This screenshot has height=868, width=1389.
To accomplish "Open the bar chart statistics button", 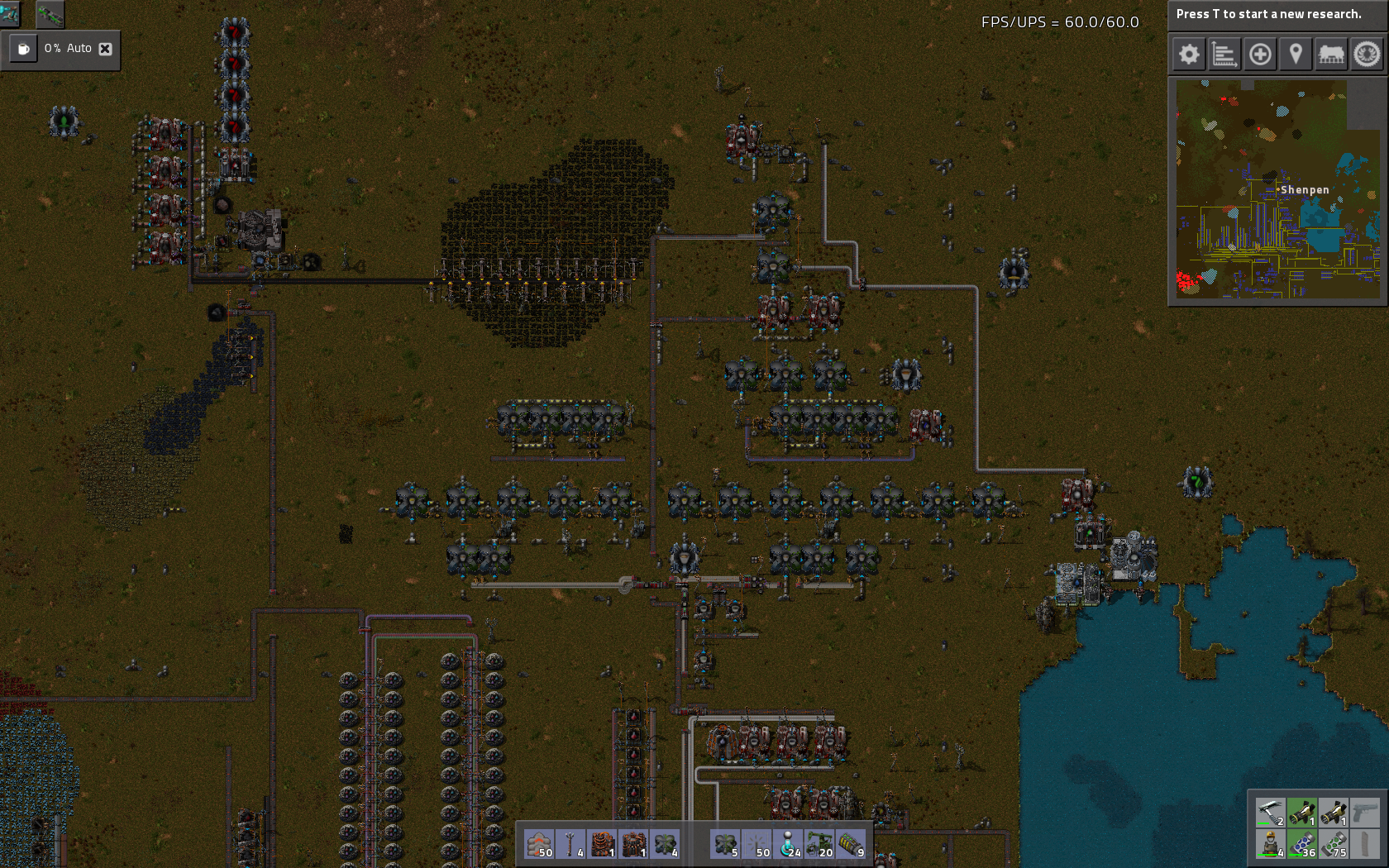I will pos(1224,55).
